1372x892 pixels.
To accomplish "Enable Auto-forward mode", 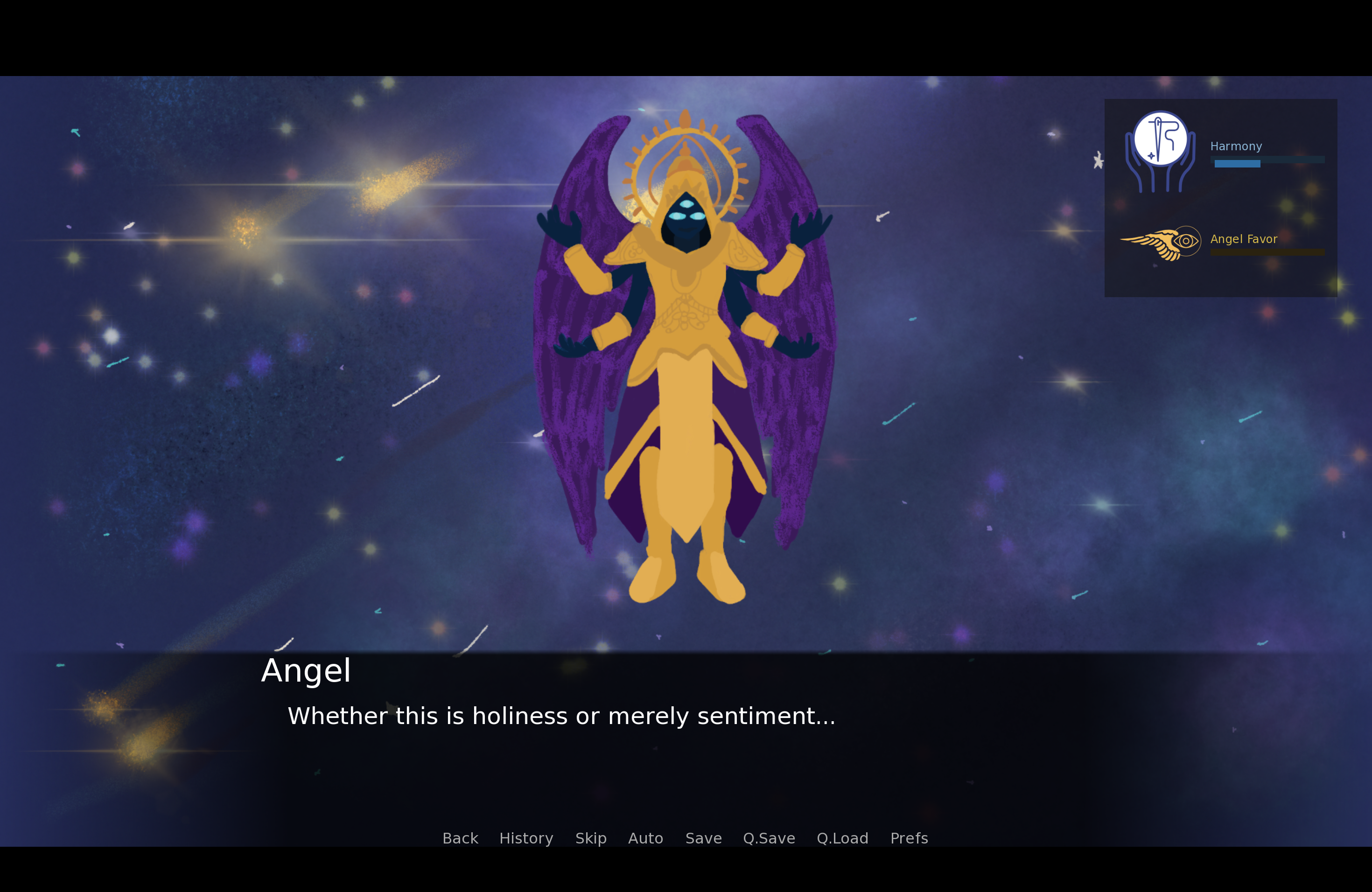I will [x=645, y=839].
